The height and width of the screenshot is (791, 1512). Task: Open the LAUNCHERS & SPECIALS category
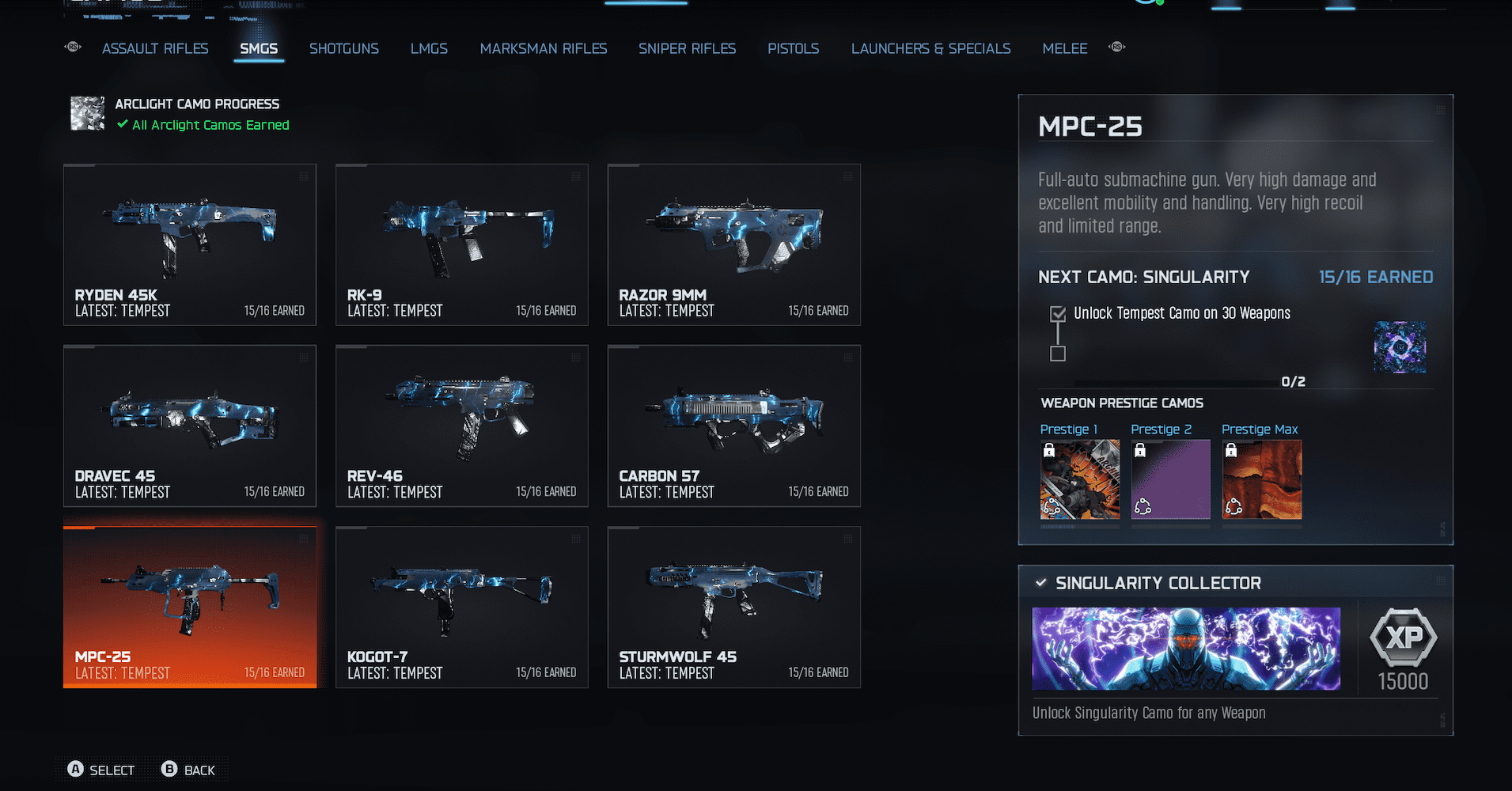tap(930, 48)
